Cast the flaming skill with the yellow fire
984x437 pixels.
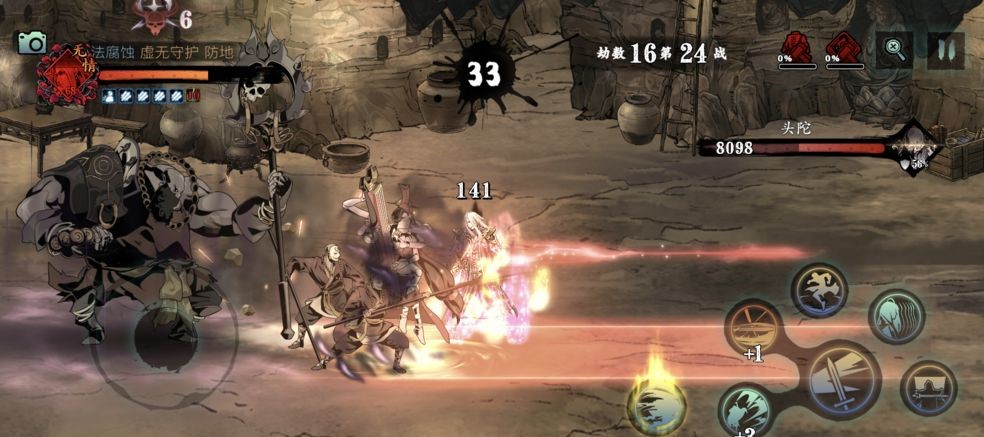pyautogui.click(x=655, y=403)
